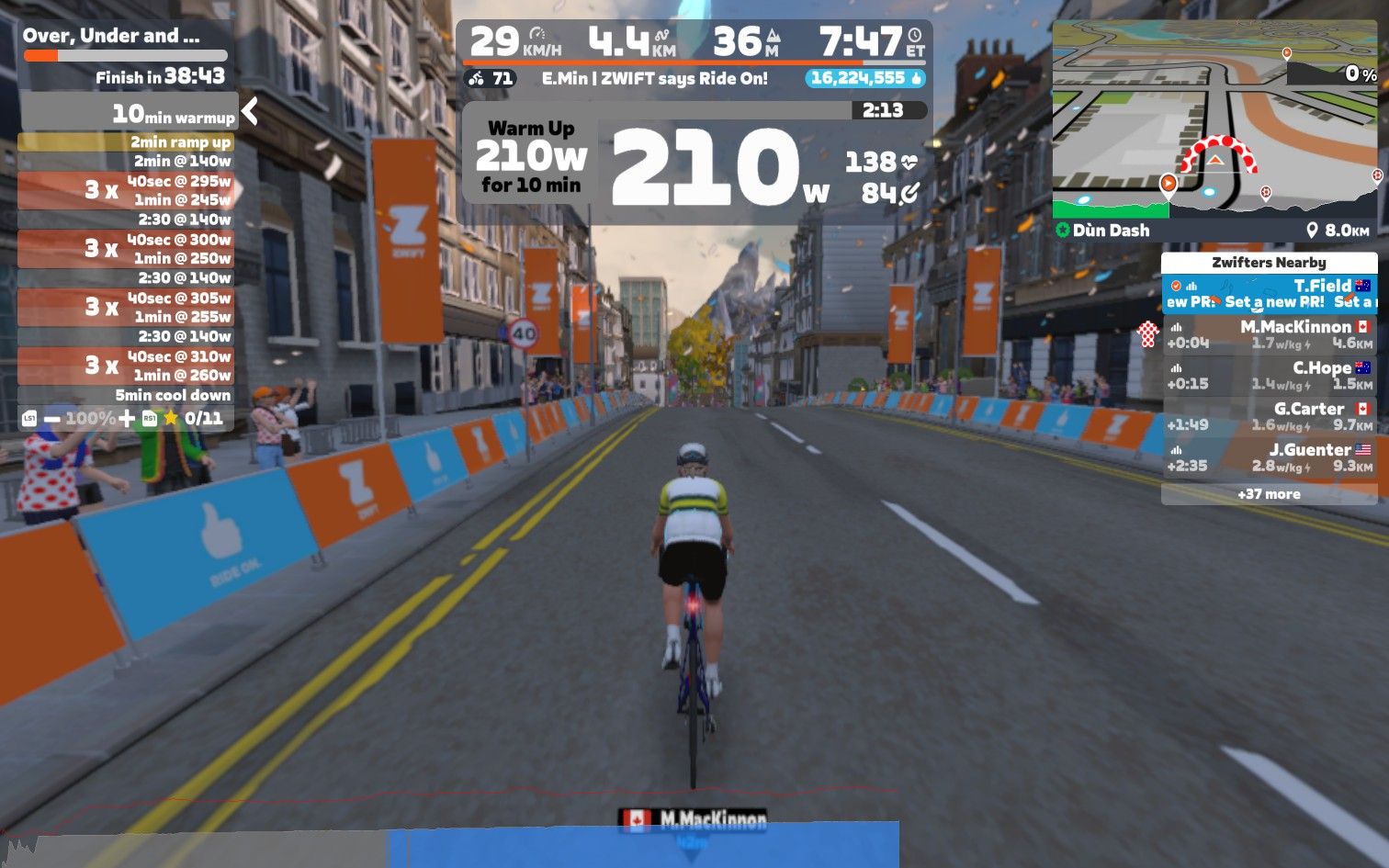Collapse the workout panel with the arrow
This screenshot has height=868, width=1389.
click(249, 112)
